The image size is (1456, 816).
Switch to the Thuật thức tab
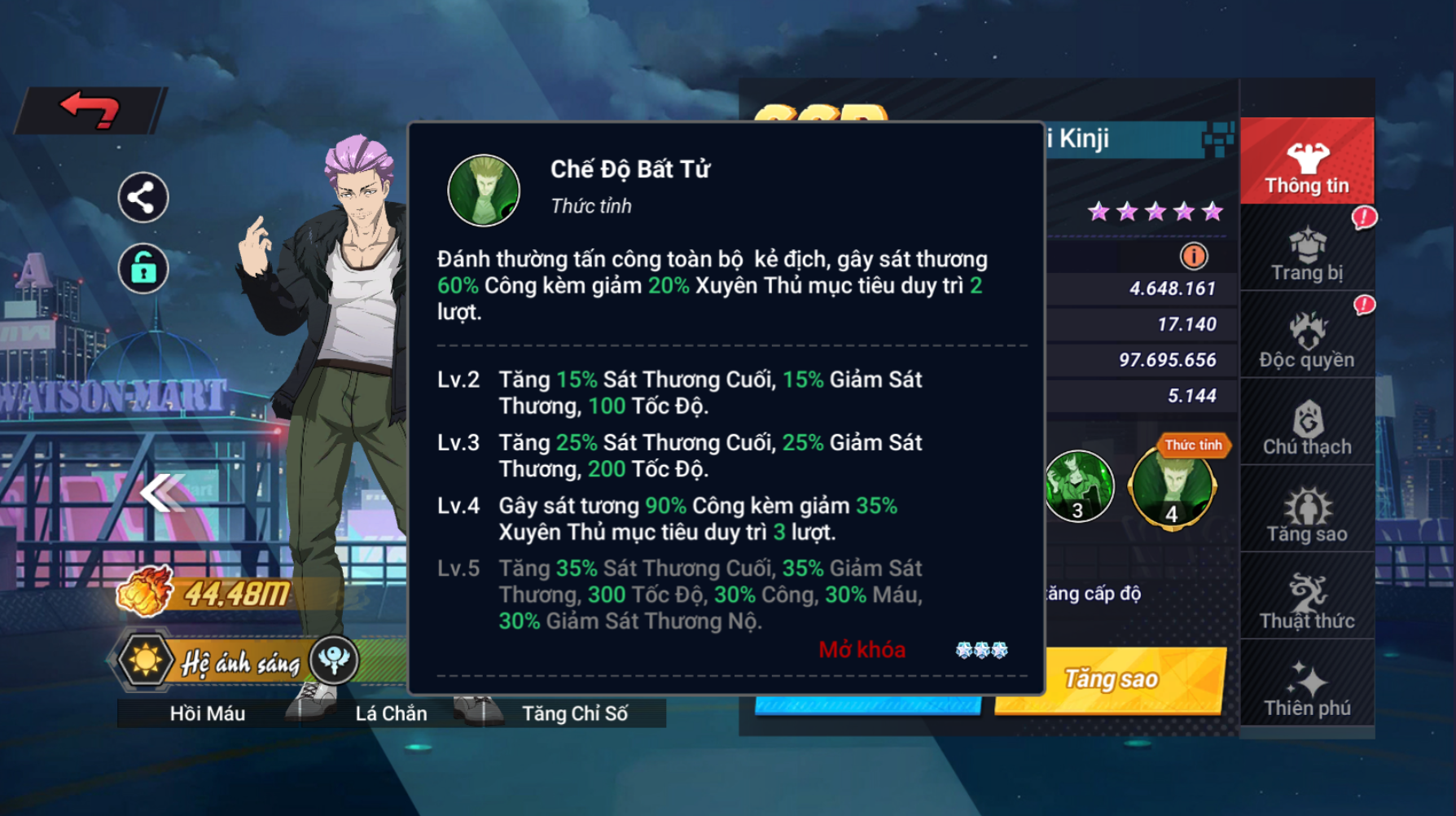click(x=1306, y=602)
